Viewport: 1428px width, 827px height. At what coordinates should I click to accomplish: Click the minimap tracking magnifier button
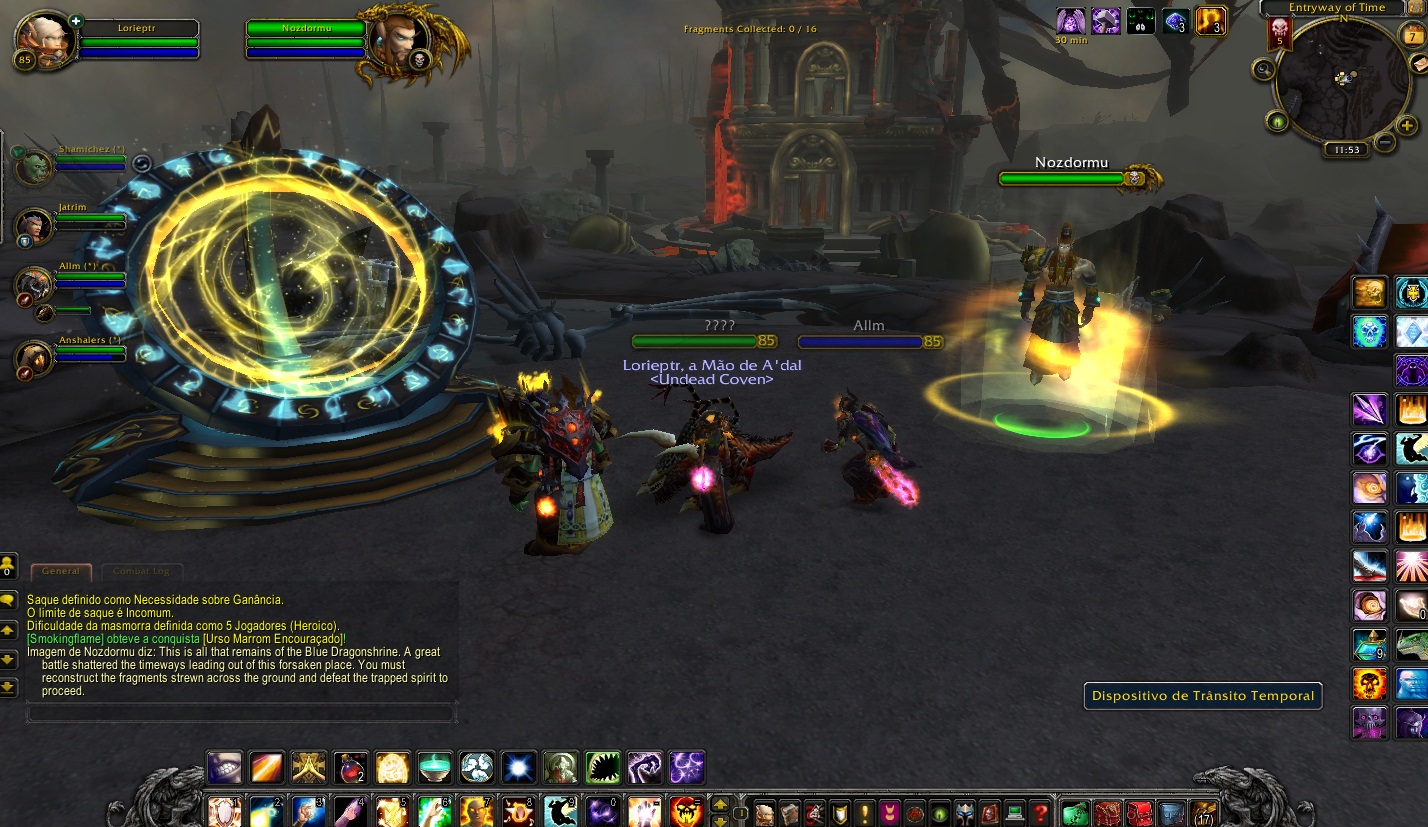click(x=1264, y=69)
